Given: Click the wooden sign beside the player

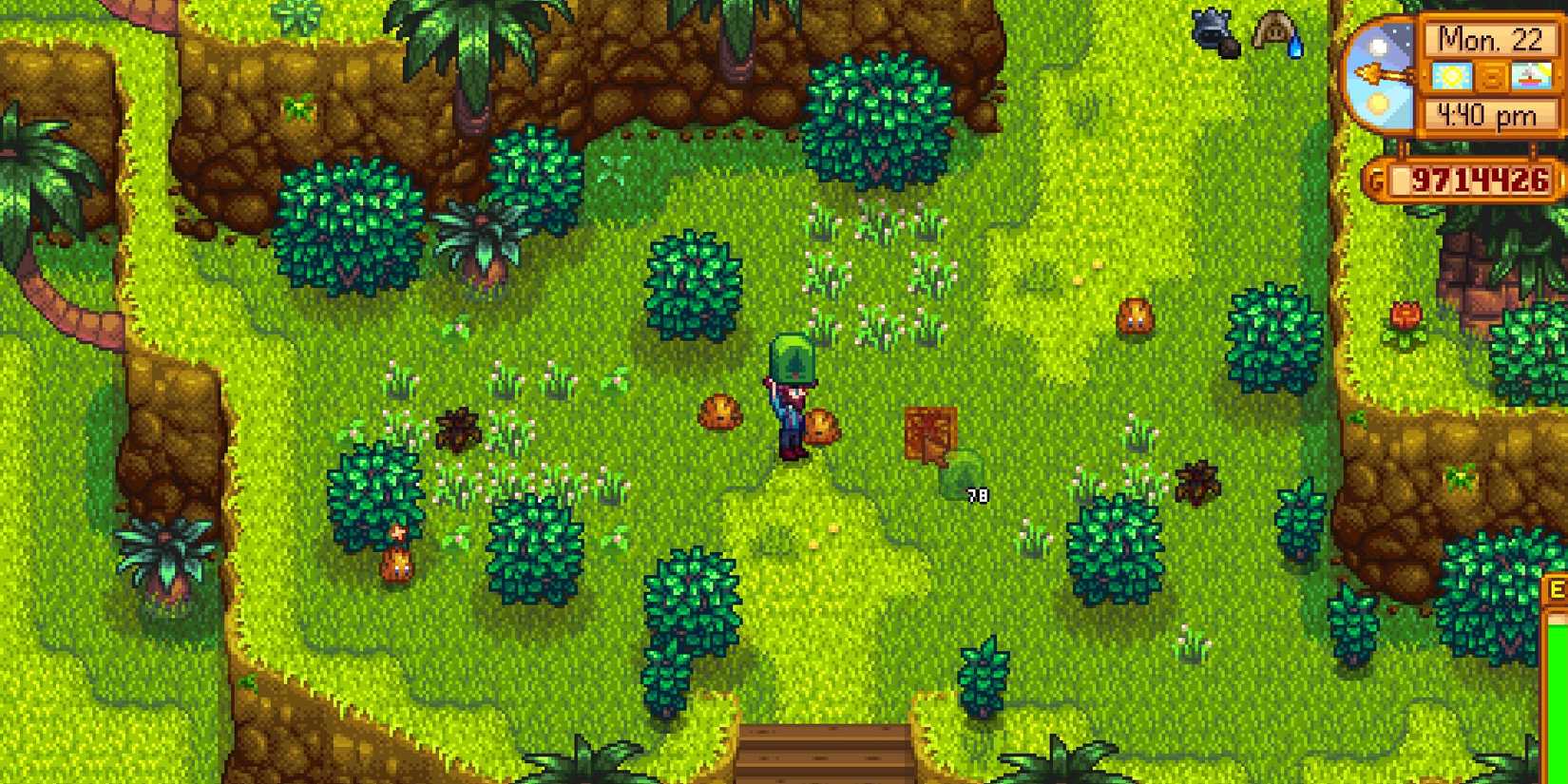Looking at the screenshot, I should [x=931, y=432].
